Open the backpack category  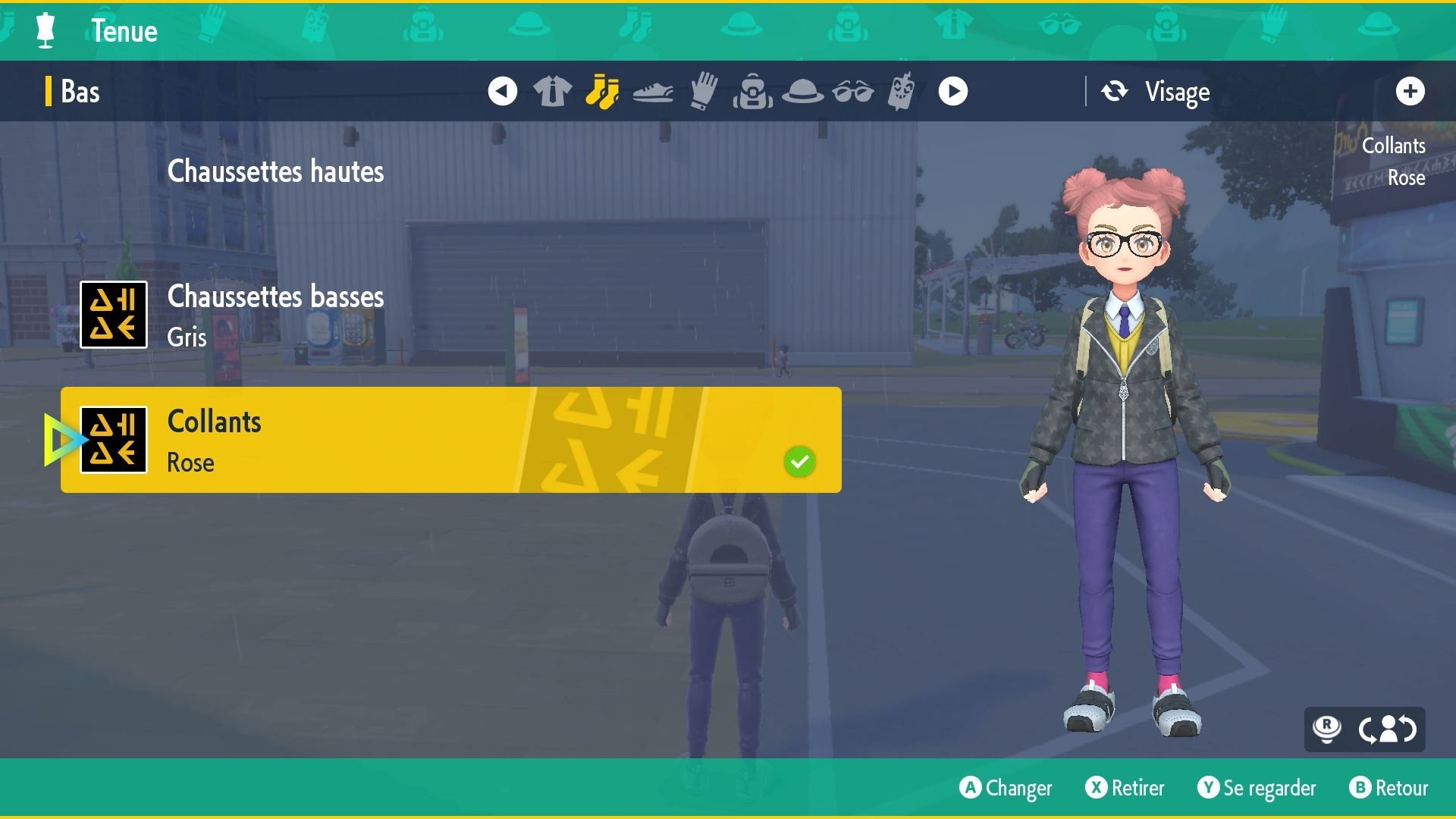pos(755,91)
